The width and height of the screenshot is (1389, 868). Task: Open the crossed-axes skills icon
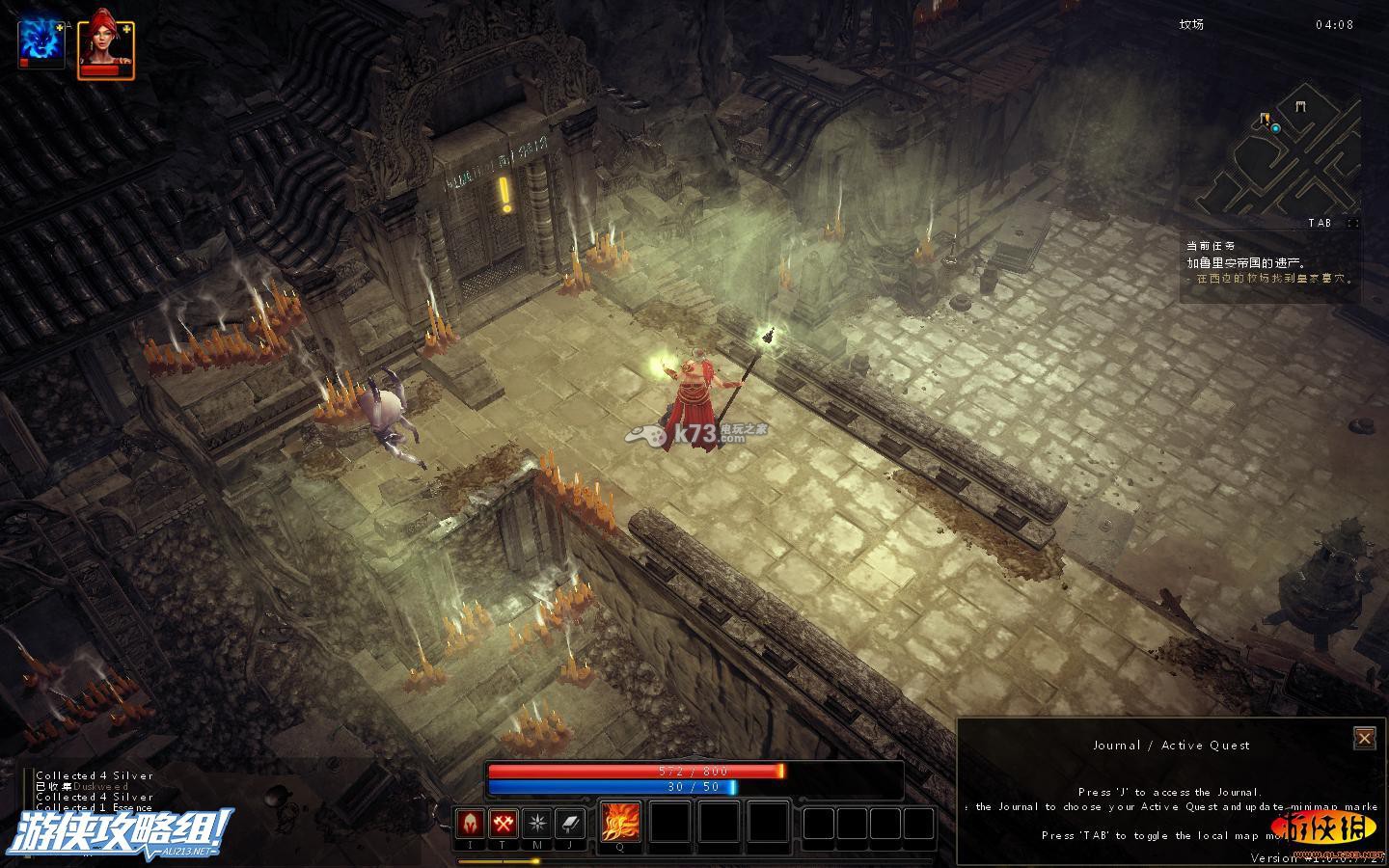503,824
